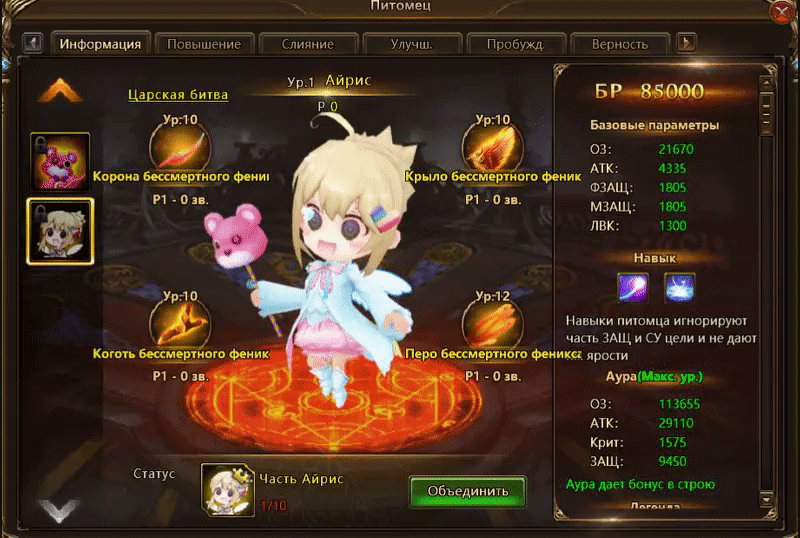The width and height of the screenshot is (800, 538).
Task: Open the Царская битва link
Action: coord(178,95)
